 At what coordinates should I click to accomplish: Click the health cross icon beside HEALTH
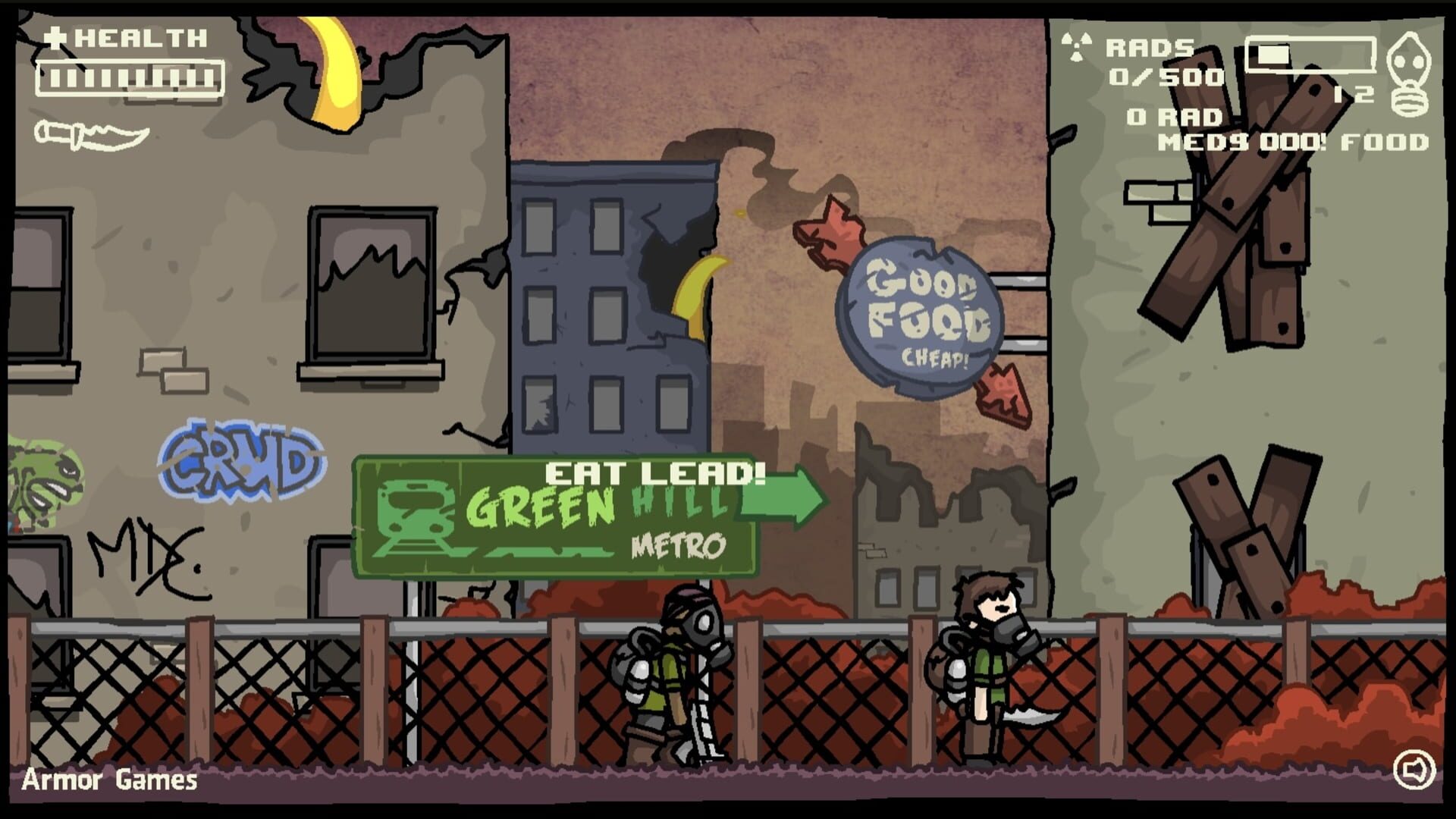tap(55, 36)
